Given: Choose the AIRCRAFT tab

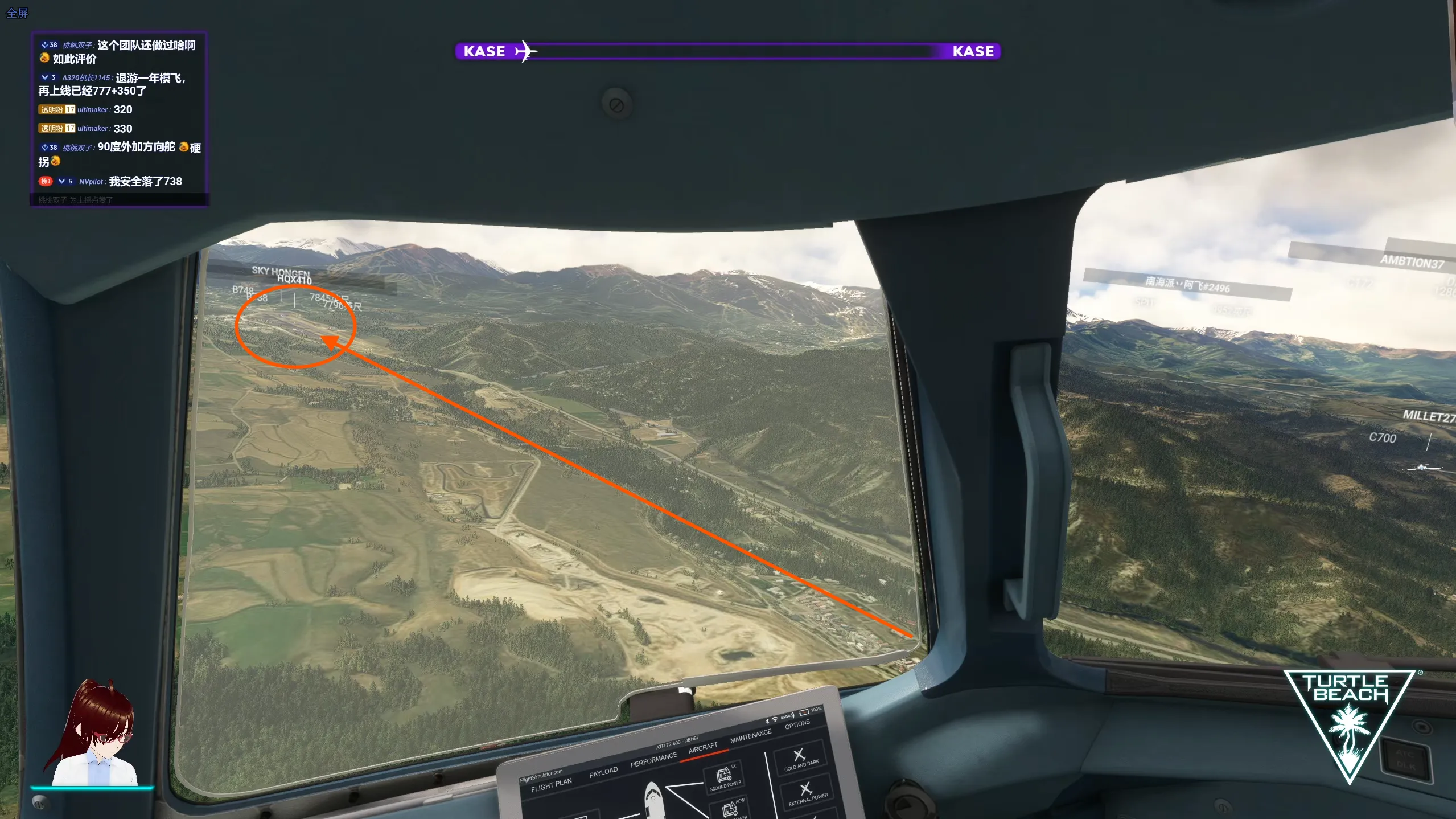Looking at the screenshot, I should [x=703, y=748].
